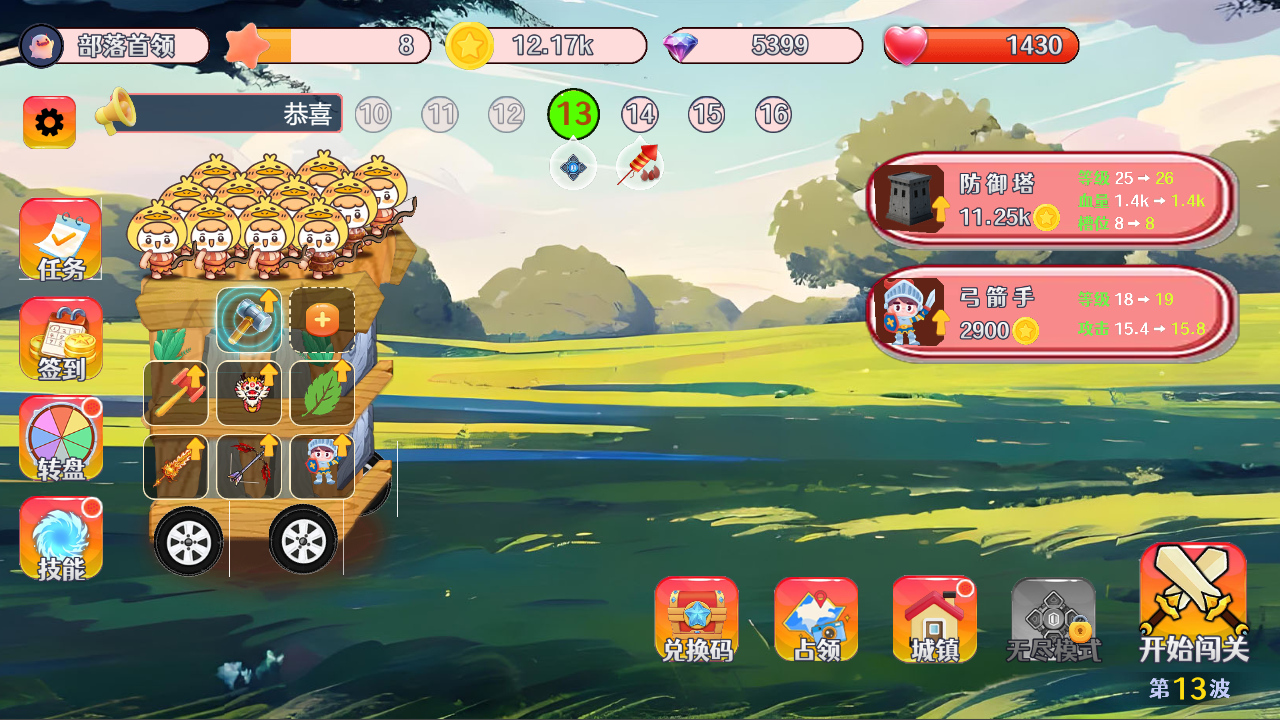This screenshot has width=1280, height=720.
Task: Open the 占领 occupation map
Action: point(816,618)
